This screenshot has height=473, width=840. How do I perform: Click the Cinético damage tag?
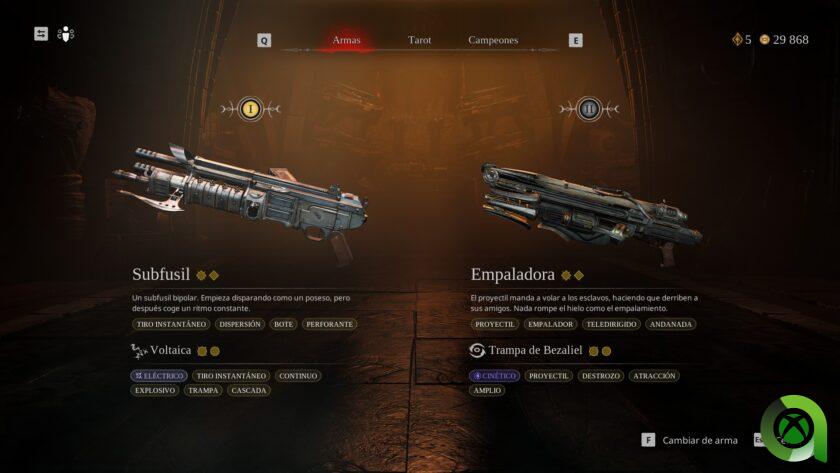tap(495, 376)
